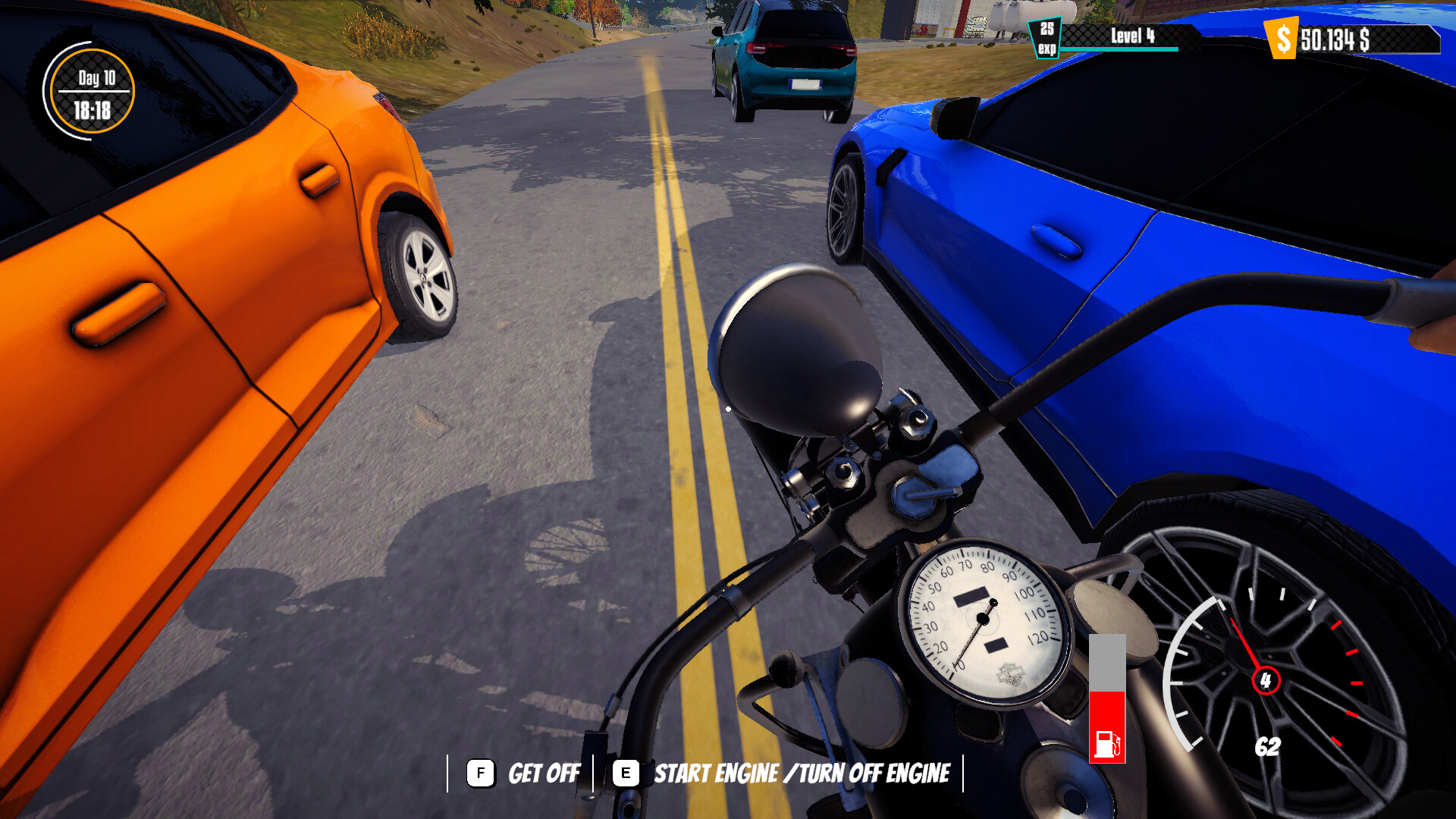
Task: Select the red fuel pump icon
Action: tap(1106, 744)
